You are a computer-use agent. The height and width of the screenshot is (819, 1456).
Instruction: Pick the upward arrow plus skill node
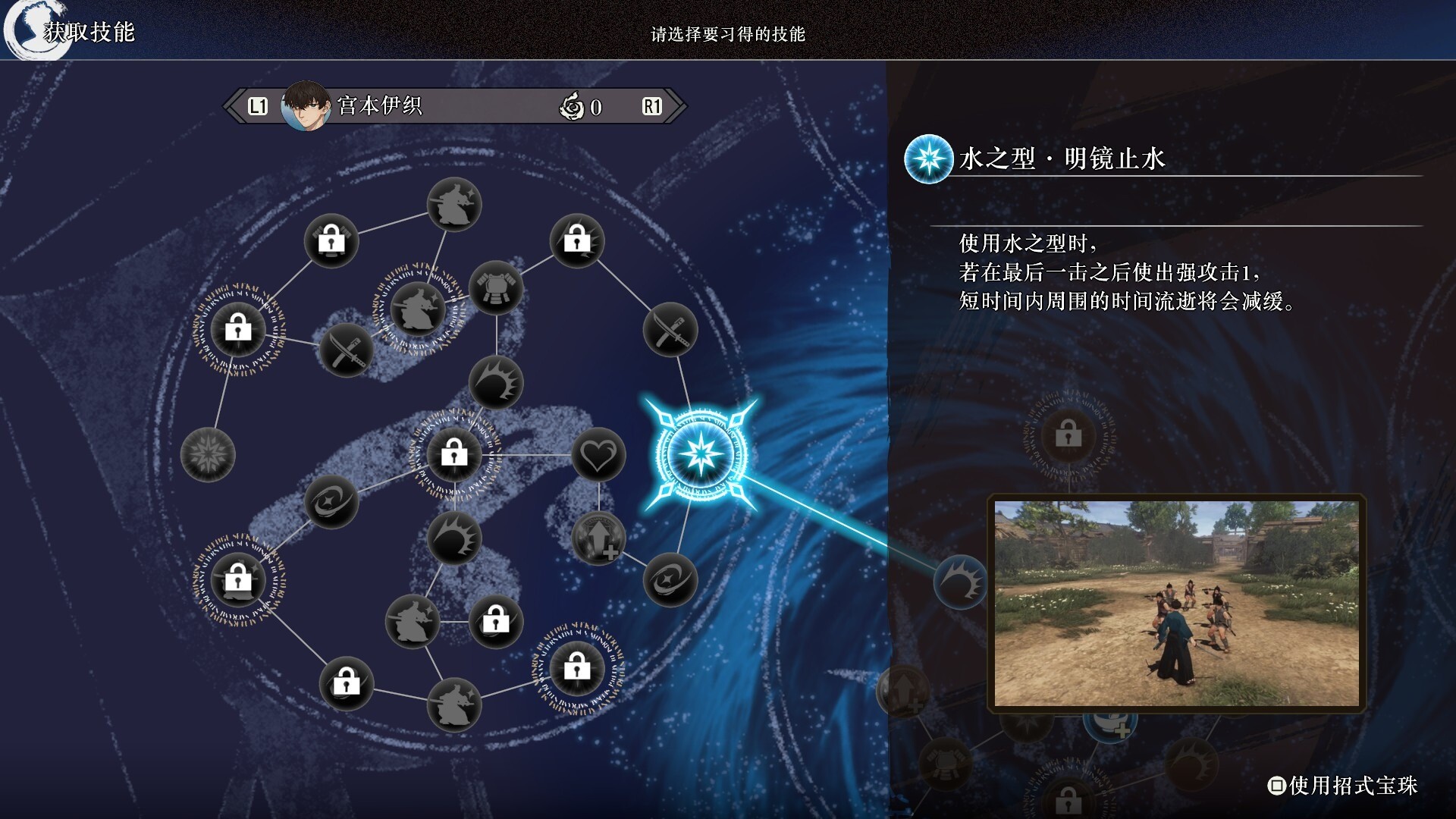(598, 538)
